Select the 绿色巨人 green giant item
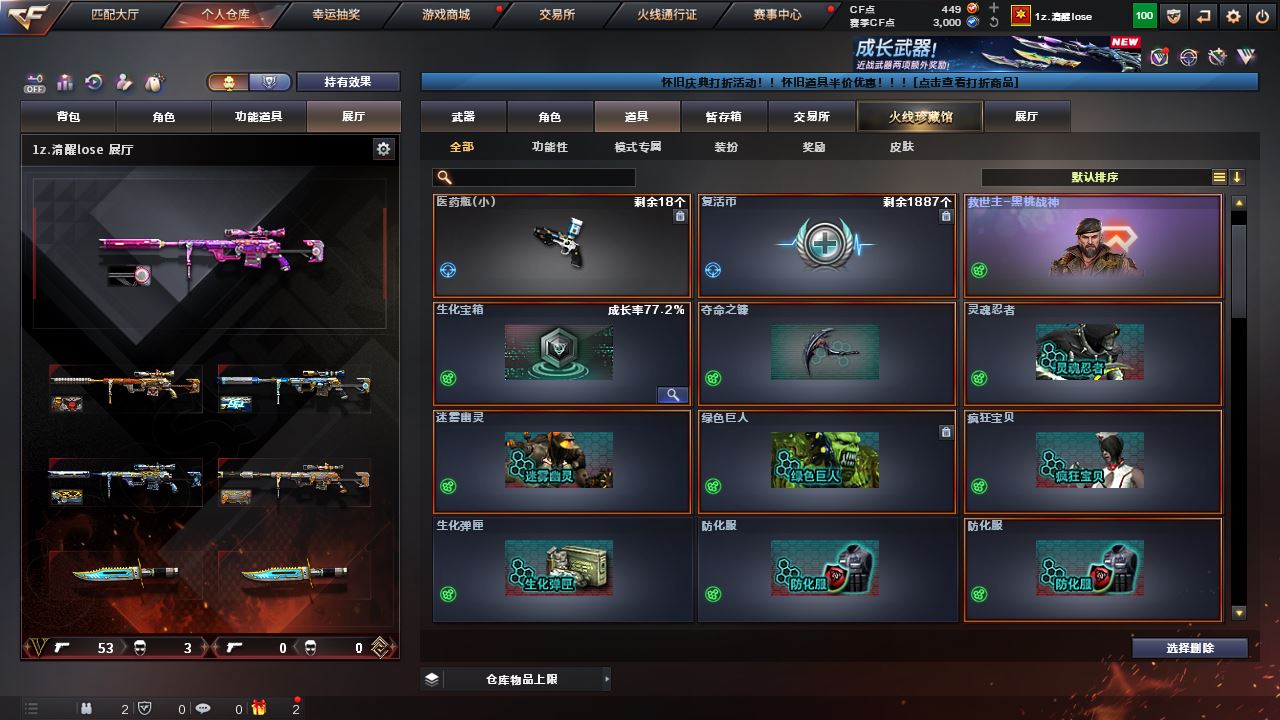This screenshot has height=720, width=1280. pos(826,462)
